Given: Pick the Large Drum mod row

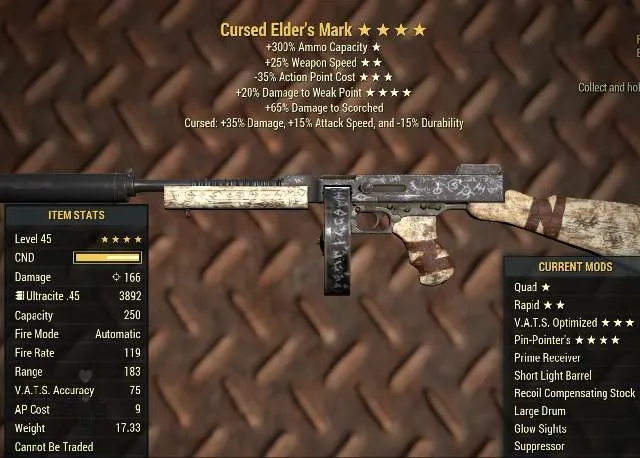Looking at the screenshot, I should [x=540, y=411].
